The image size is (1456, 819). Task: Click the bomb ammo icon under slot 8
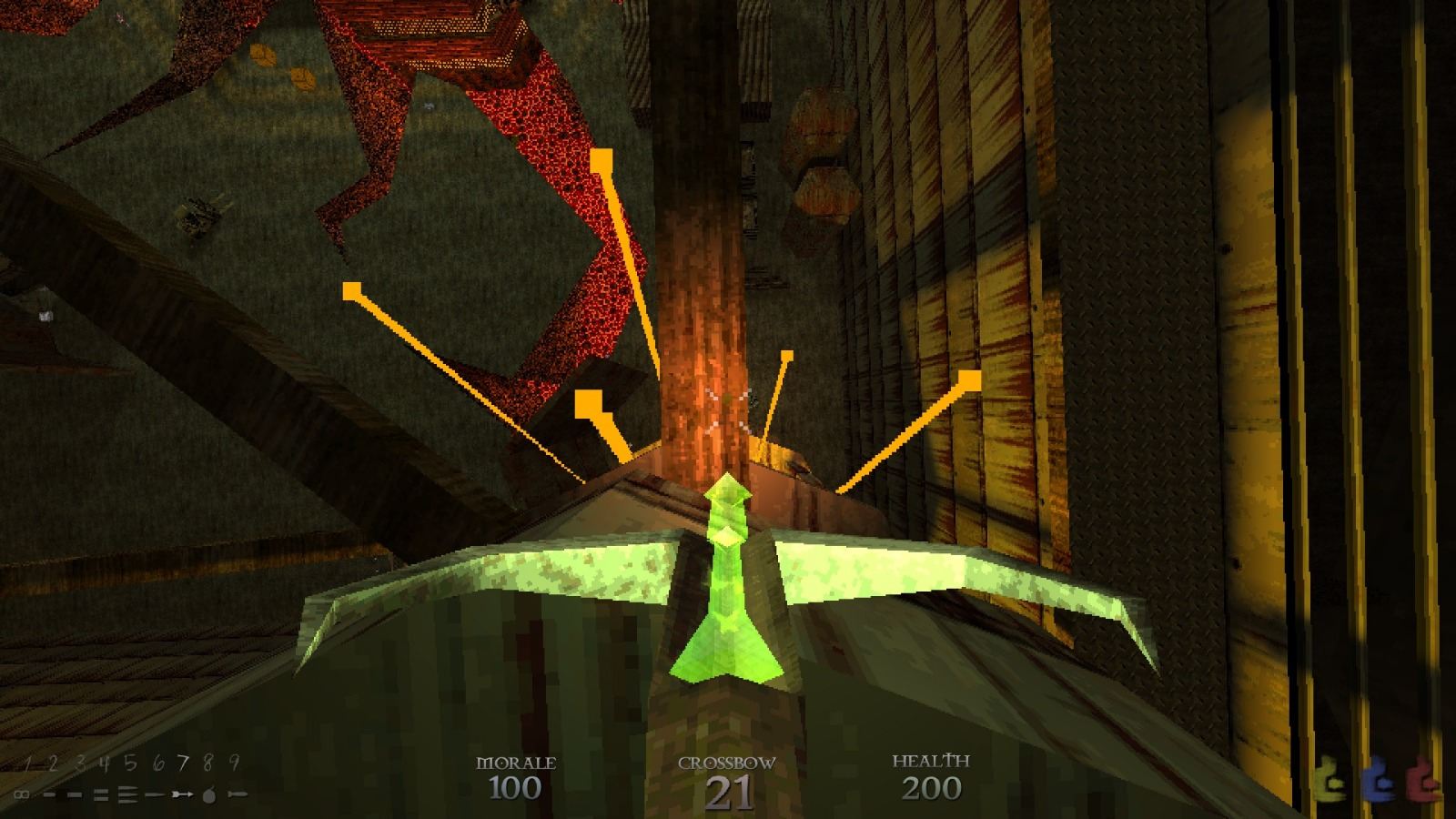tap(208, 794)
